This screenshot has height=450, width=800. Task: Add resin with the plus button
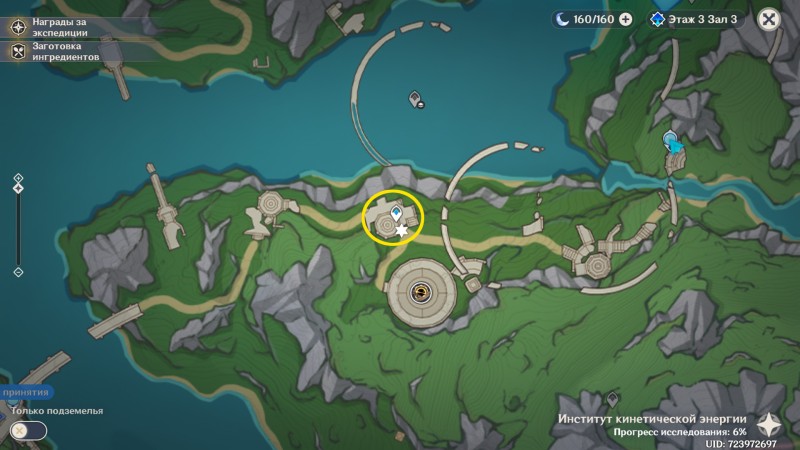626,19
